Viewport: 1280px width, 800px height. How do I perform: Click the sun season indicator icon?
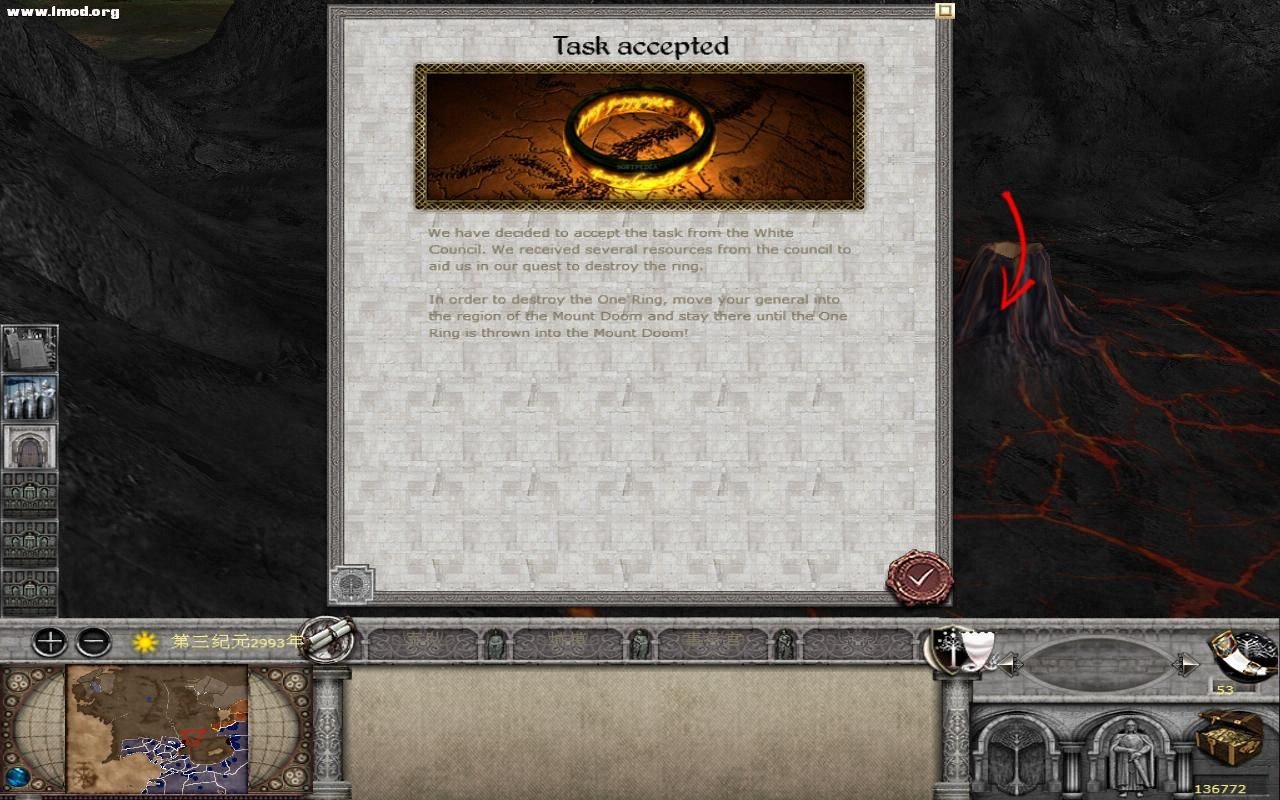[x=143, y=643]
